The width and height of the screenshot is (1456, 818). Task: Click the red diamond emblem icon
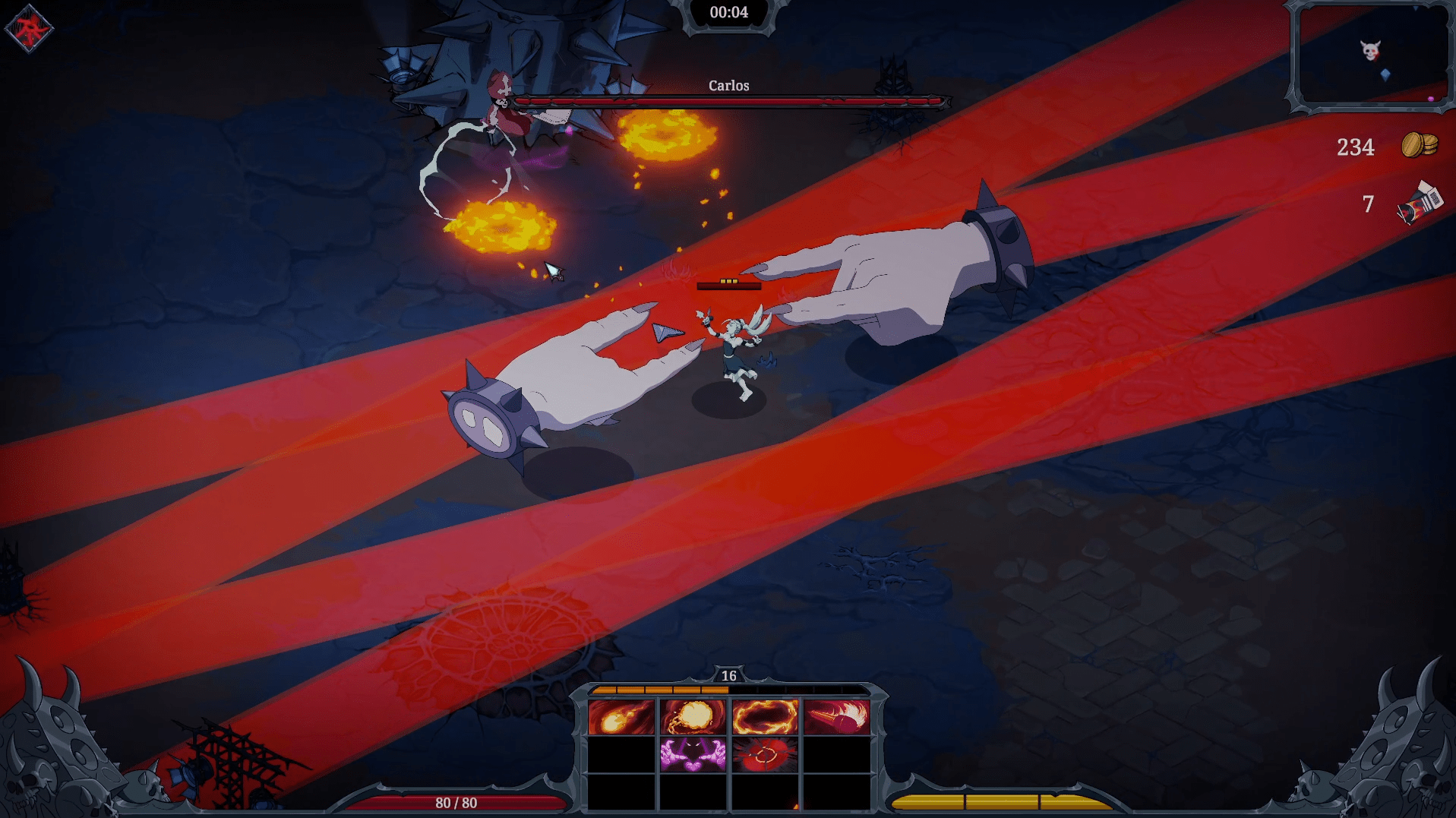(29, 30)
